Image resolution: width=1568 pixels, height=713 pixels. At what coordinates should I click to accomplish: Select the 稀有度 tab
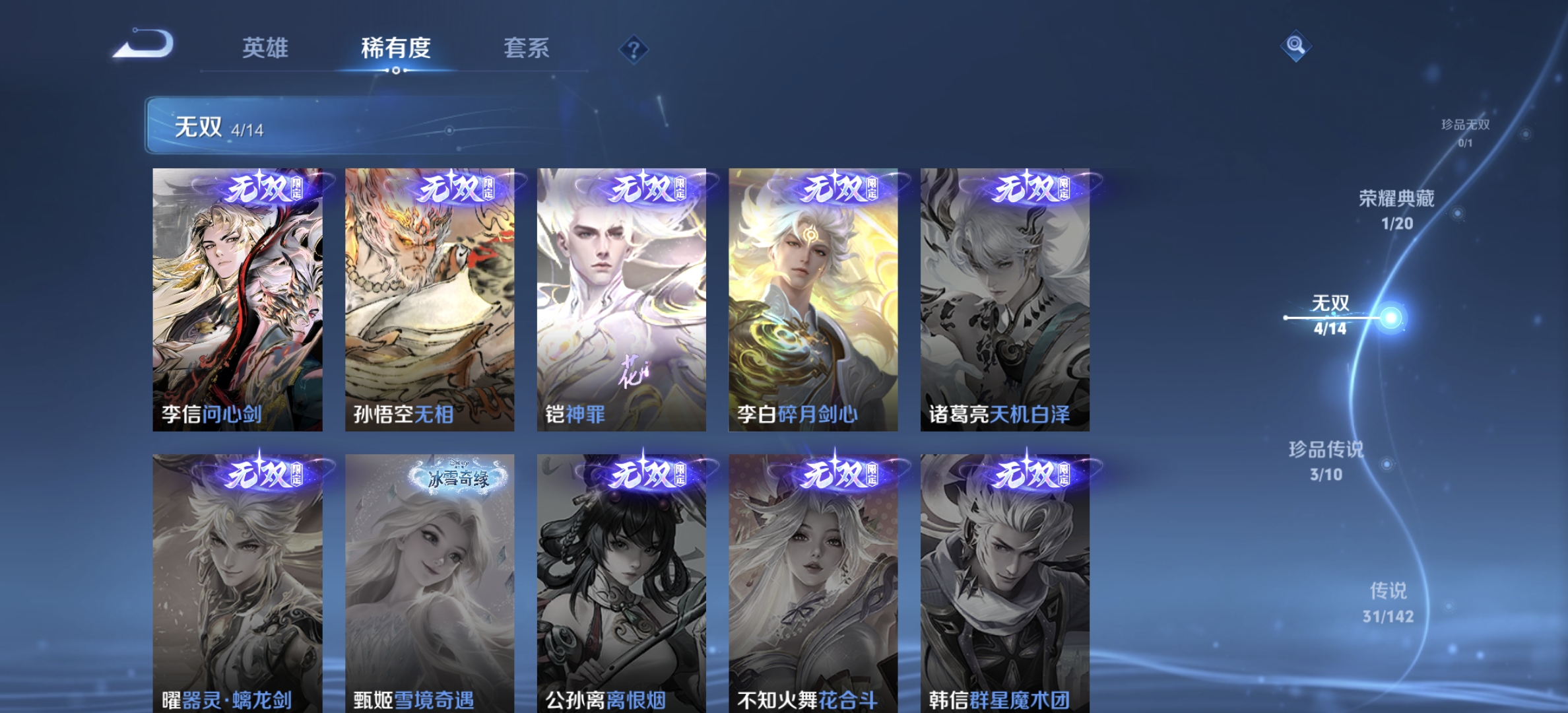click(x=395, y=48)
